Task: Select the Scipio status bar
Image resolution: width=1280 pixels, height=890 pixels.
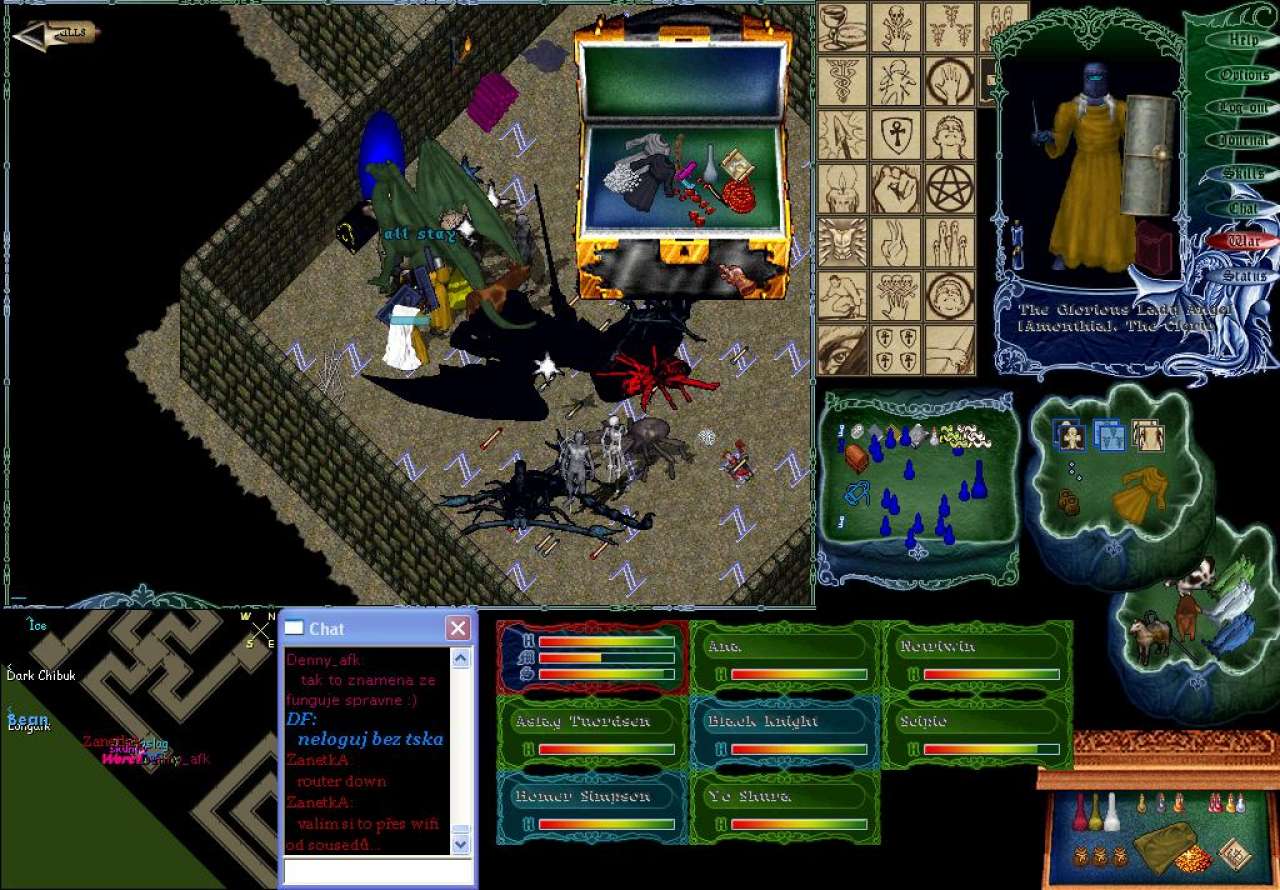Action: pyautogui.click(x=977, y=722)
